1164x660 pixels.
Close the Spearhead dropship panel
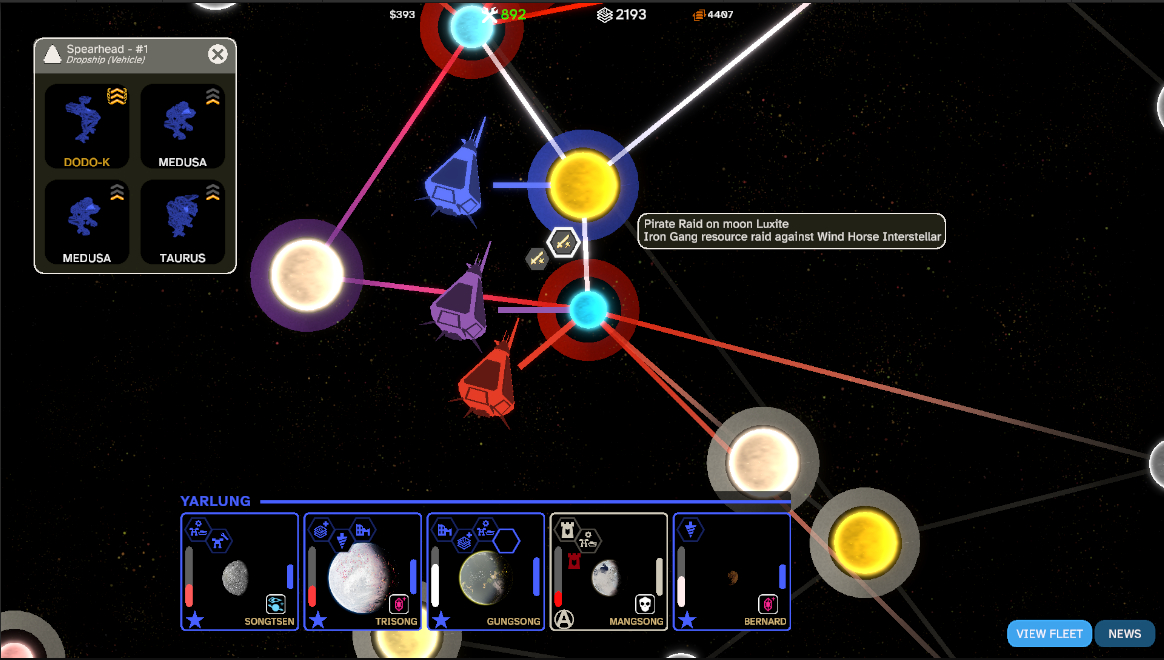click(217, 55)
